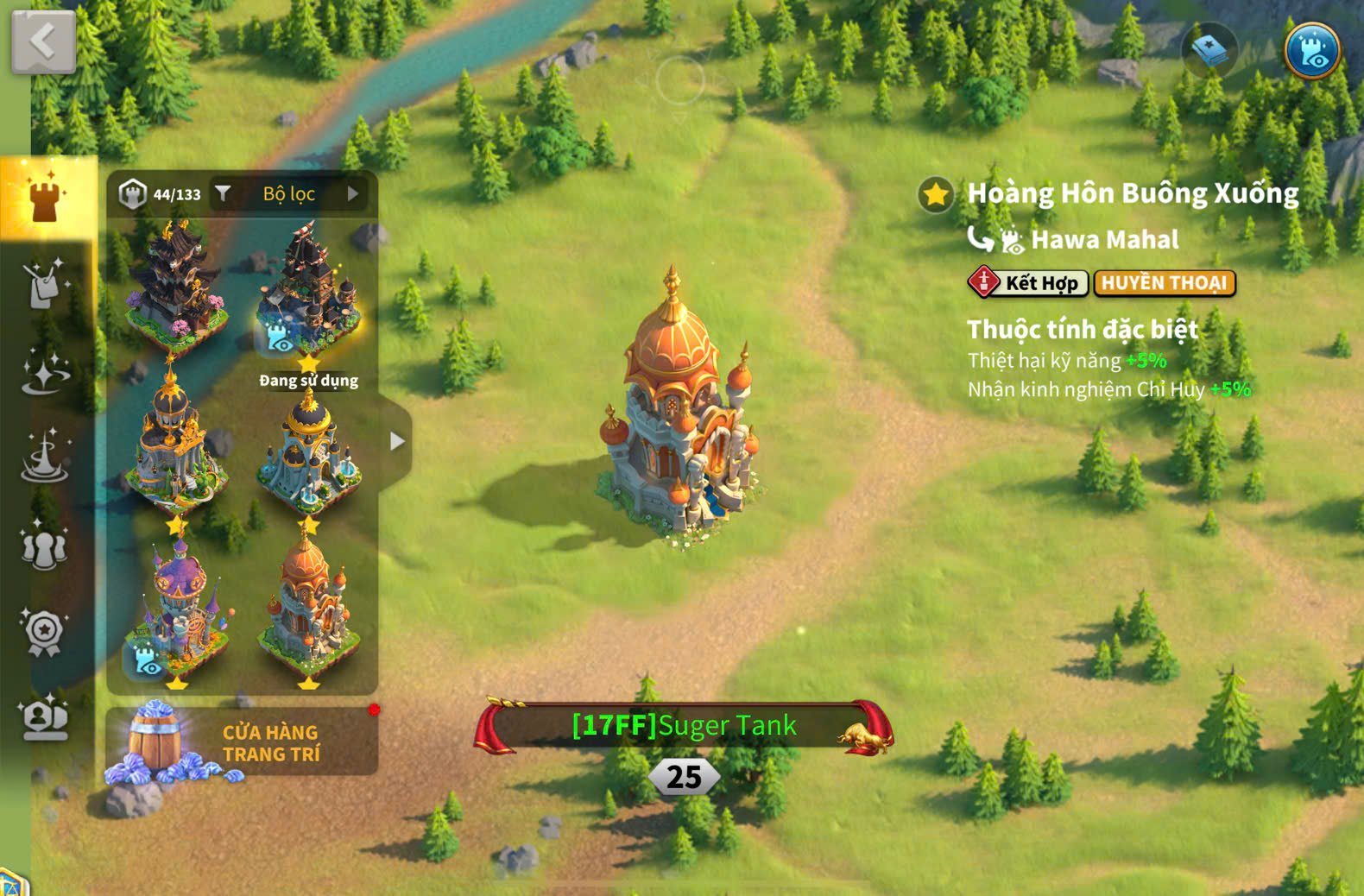This screenshot has height=896, width=1364.
Task: Go back with the arrow button
Action: click(43, 41)
